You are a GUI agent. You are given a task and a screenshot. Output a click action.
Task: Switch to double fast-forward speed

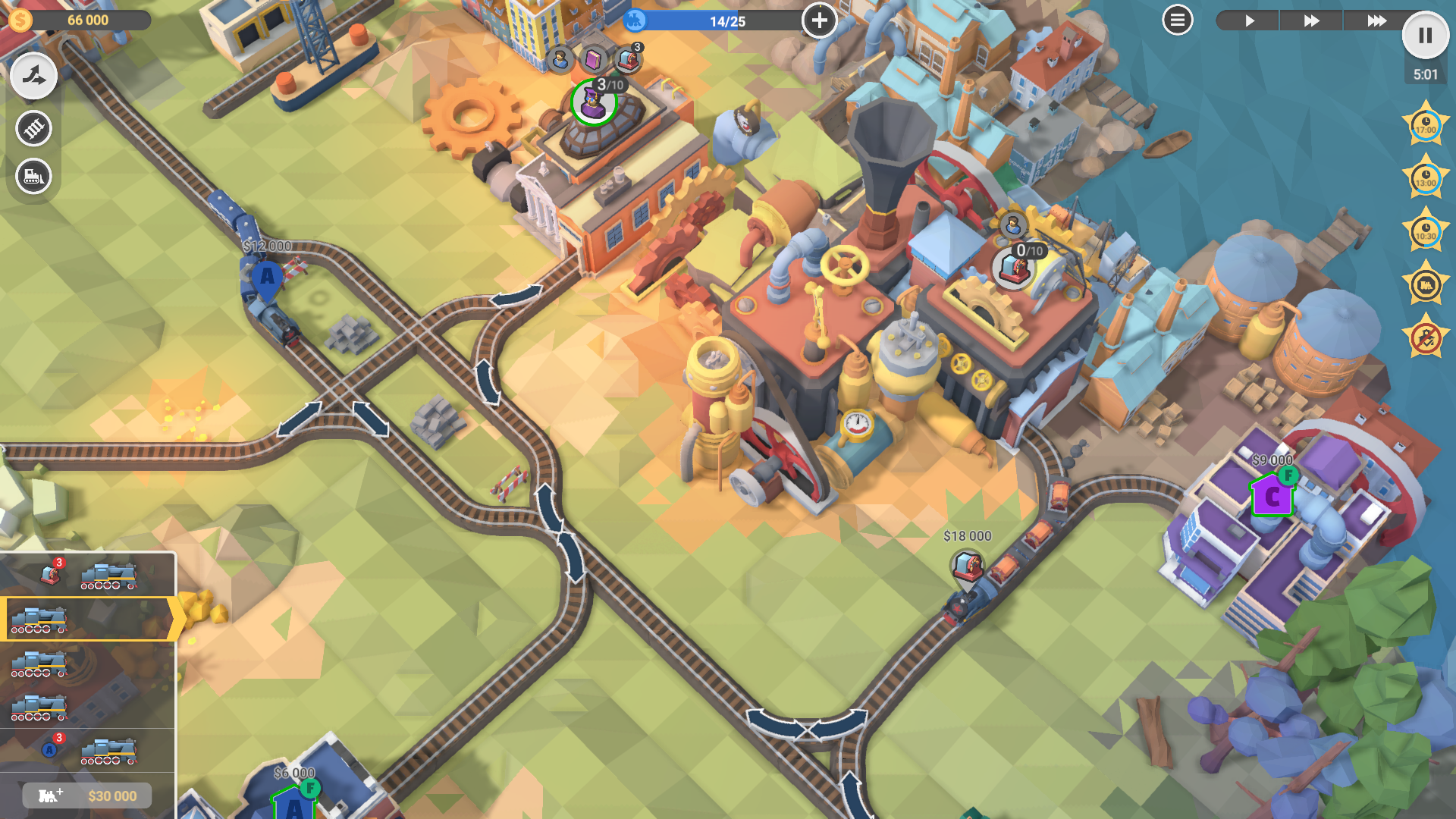click(x=1311, y=20)
